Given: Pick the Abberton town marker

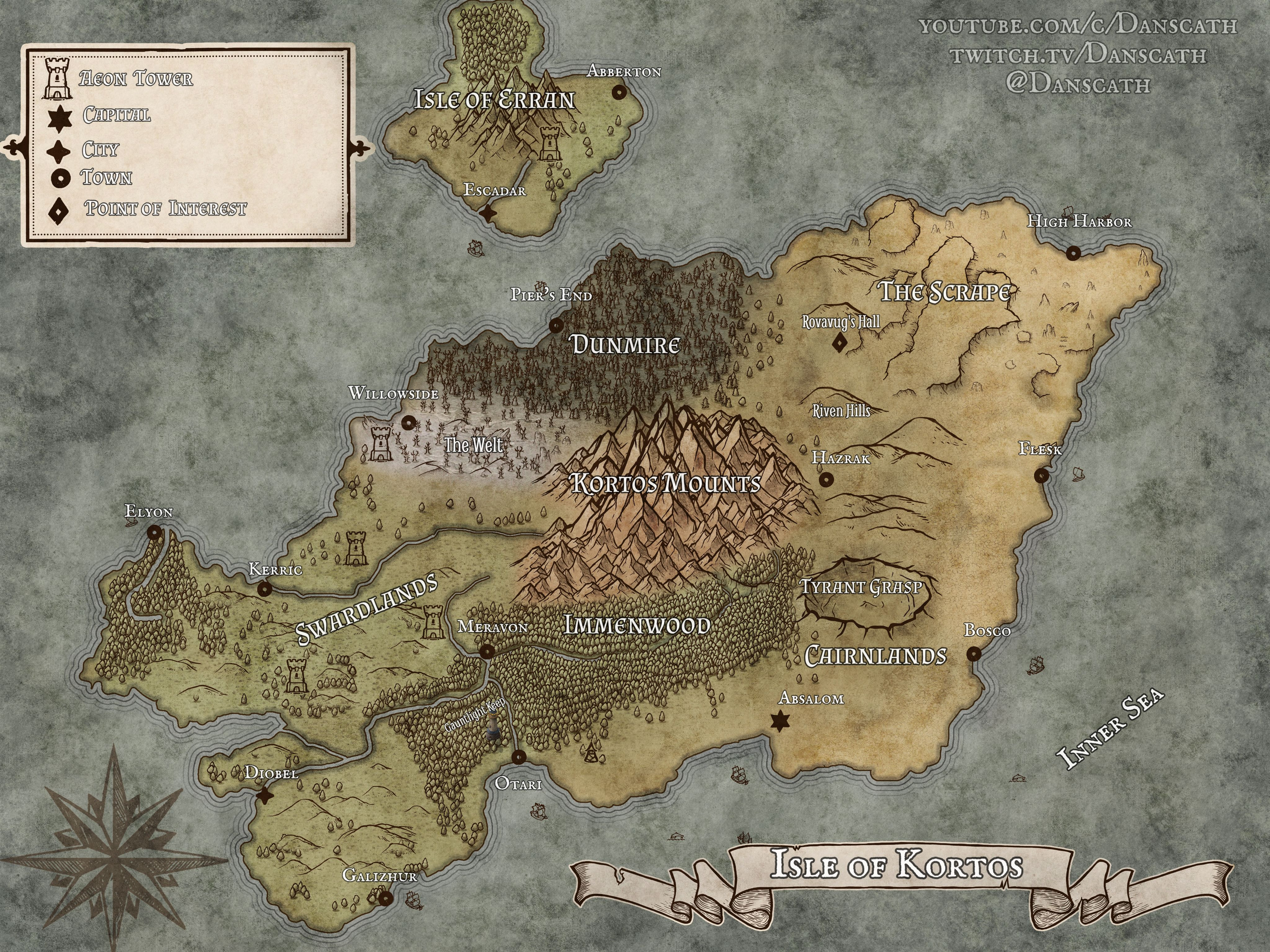Looking at the screenshot, I should [618, 92].
